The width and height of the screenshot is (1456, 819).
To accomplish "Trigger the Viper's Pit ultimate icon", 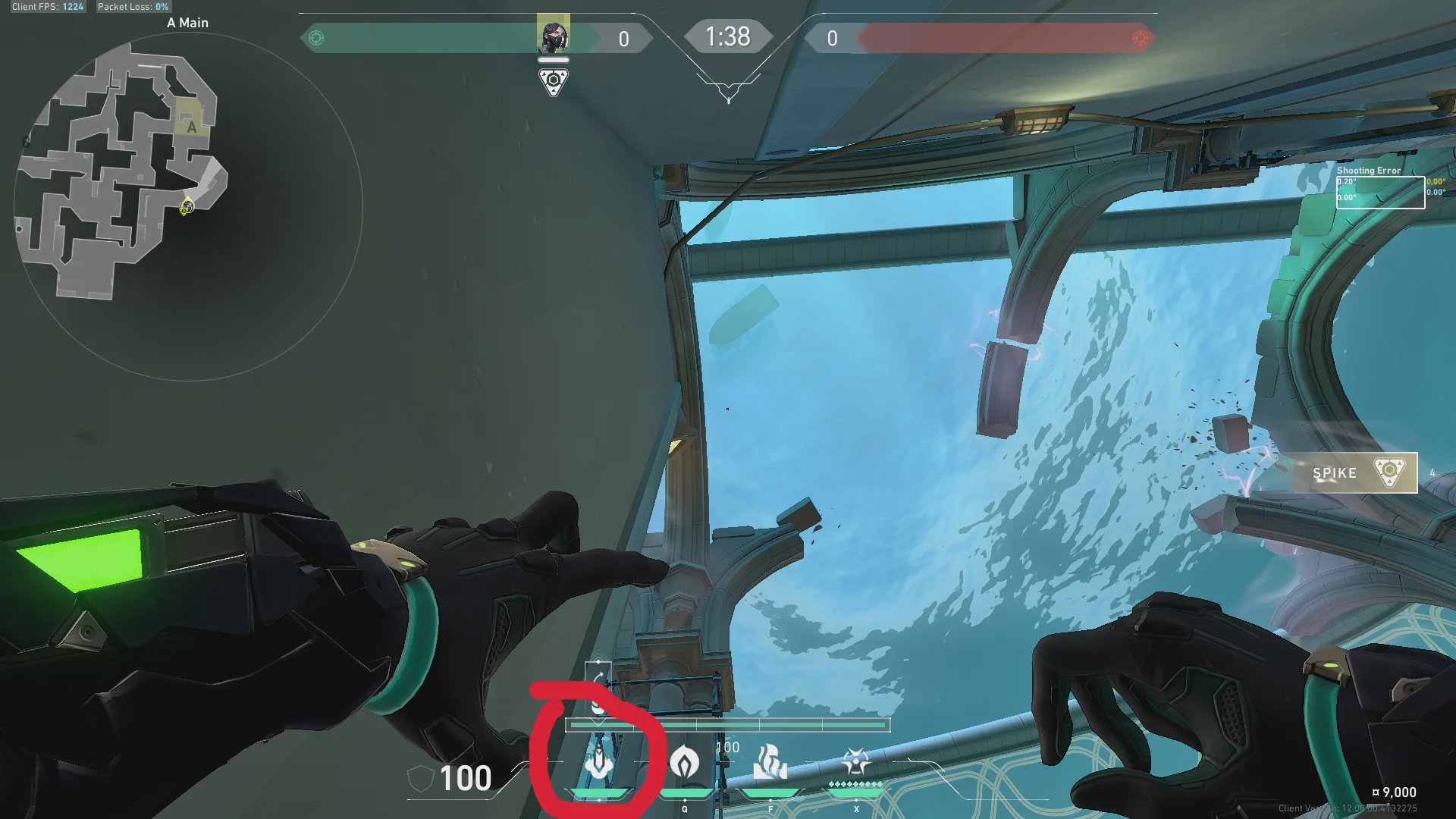I will click(x=855, y=761).
